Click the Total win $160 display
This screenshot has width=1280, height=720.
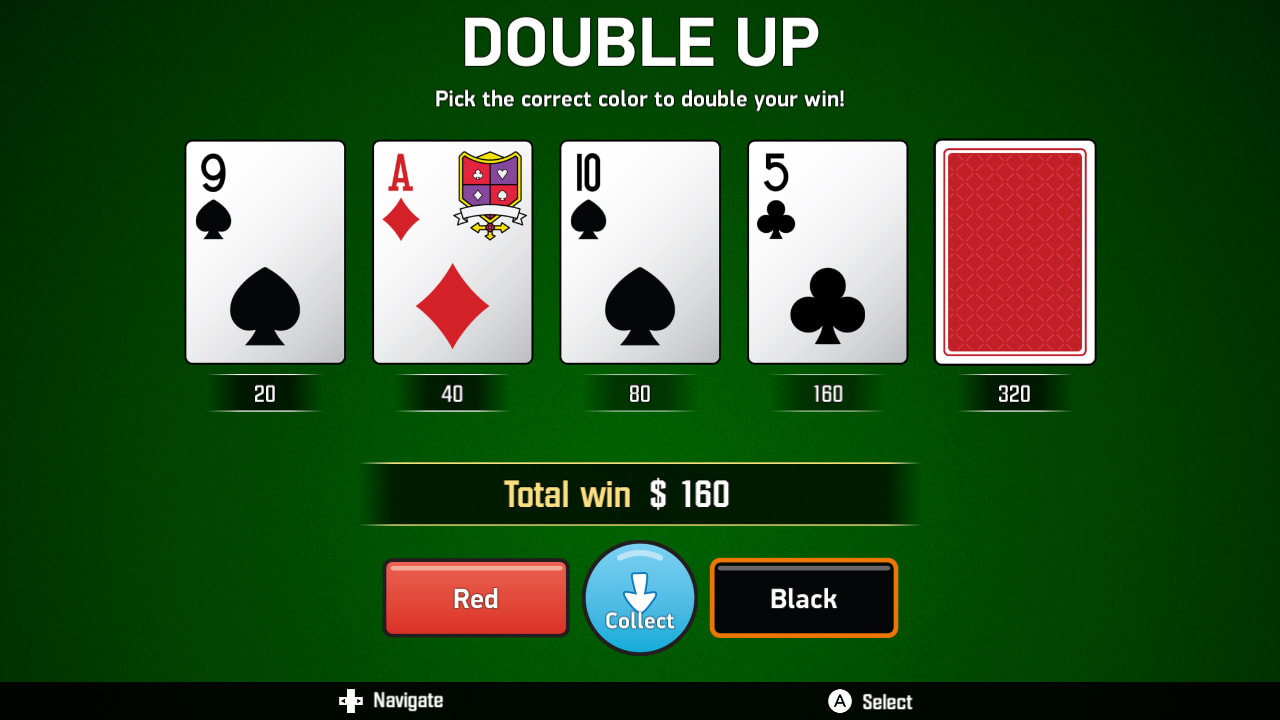640,493
